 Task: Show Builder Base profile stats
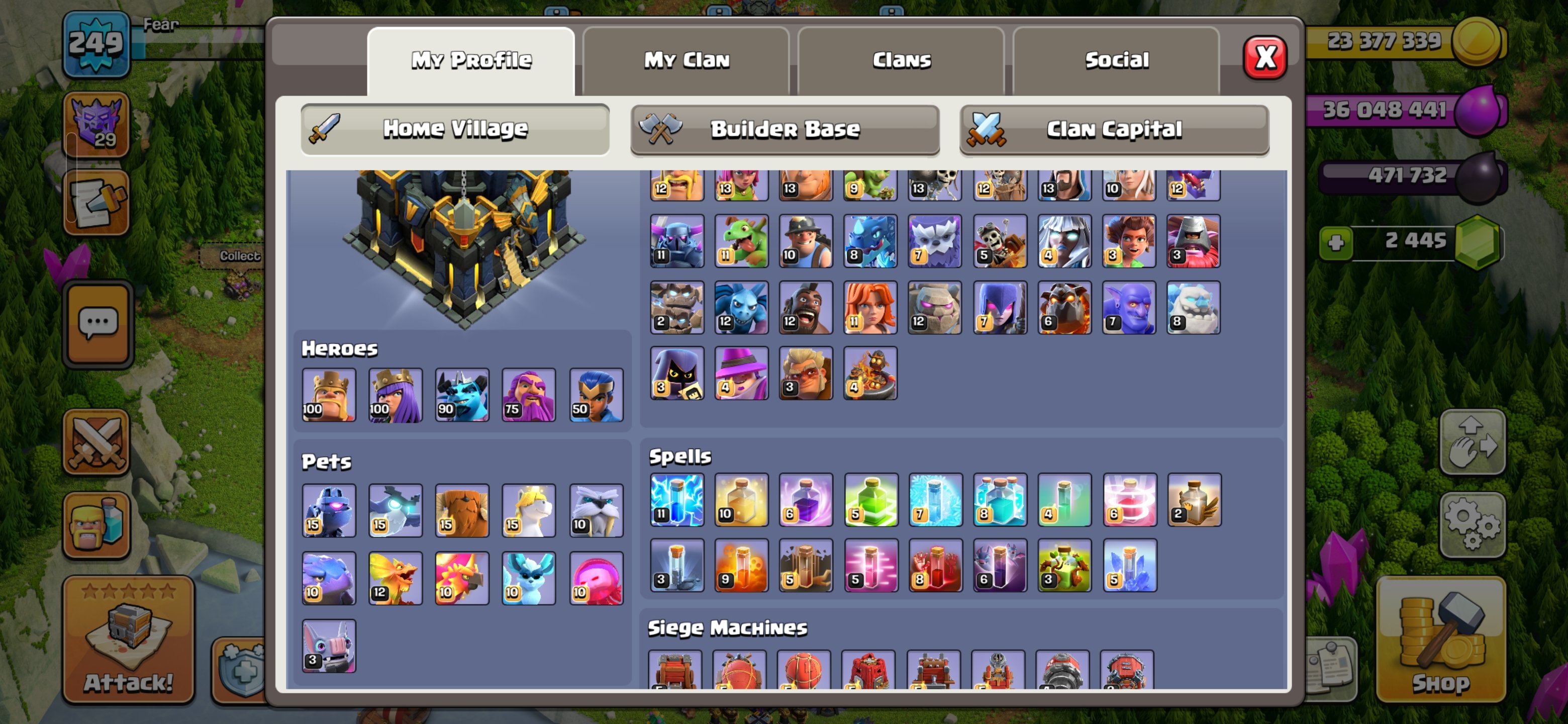point(785,129)
